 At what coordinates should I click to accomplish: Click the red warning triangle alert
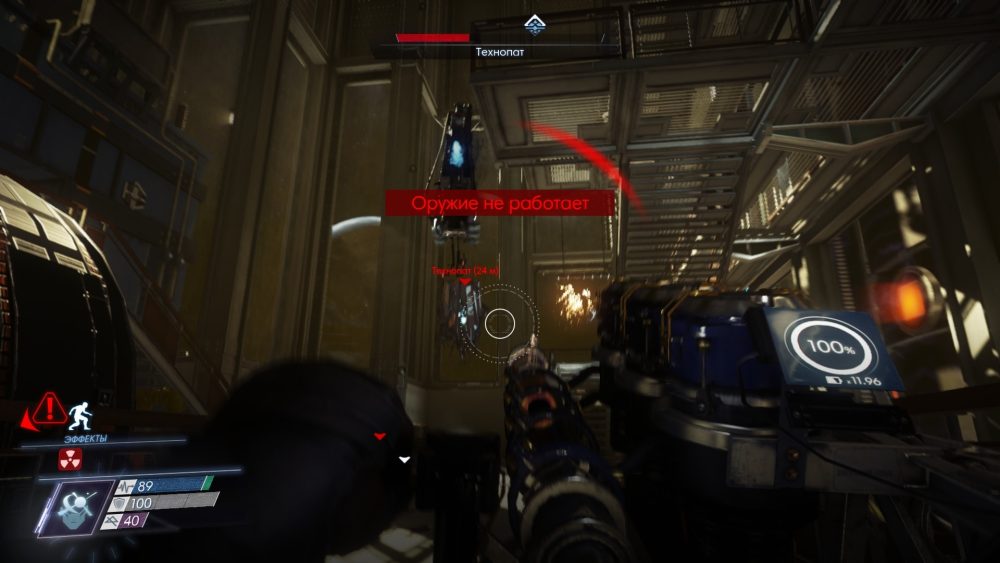pyautogui.click(x=46, y=409)
